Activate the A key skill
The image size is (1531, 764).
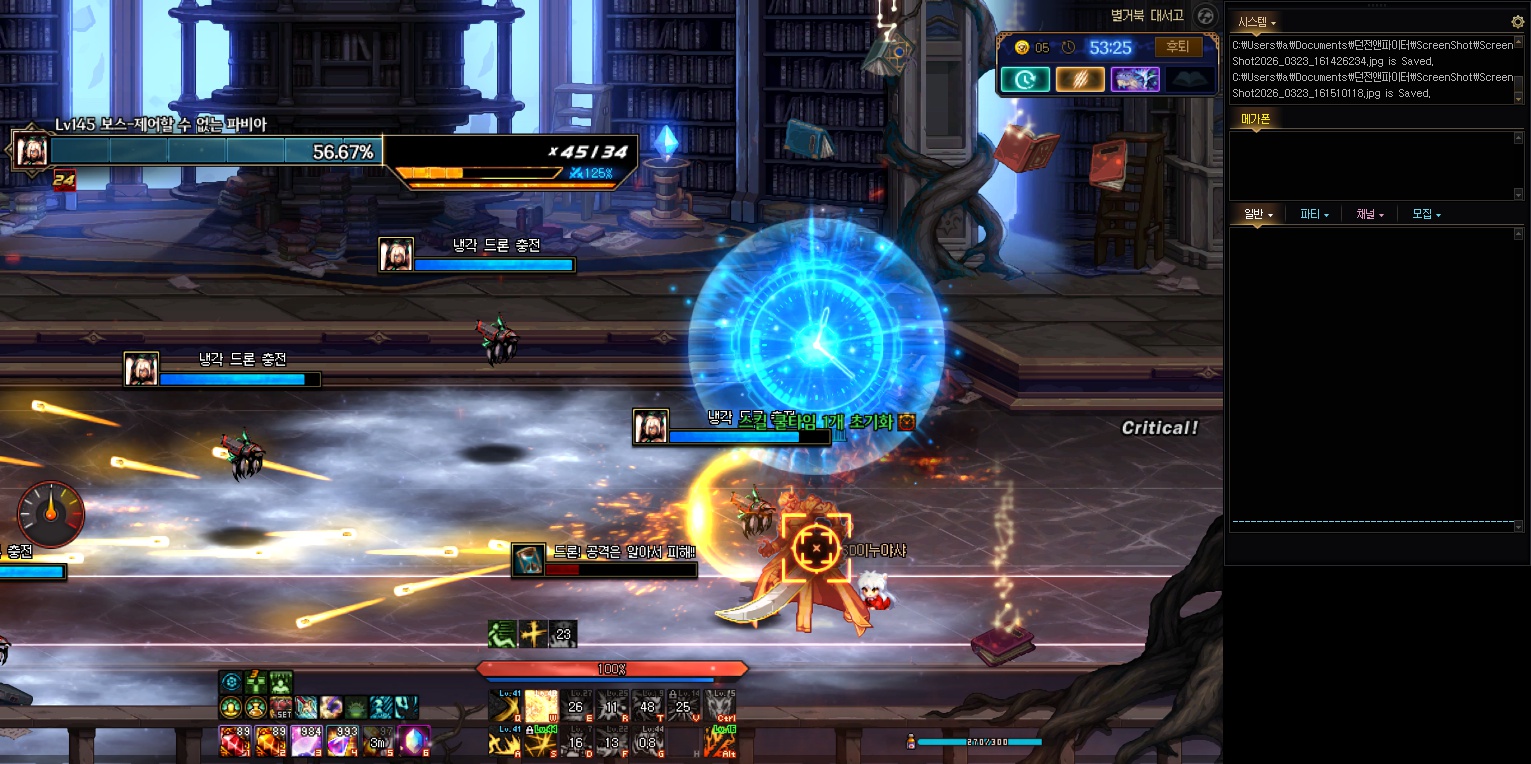coord(506,741)
